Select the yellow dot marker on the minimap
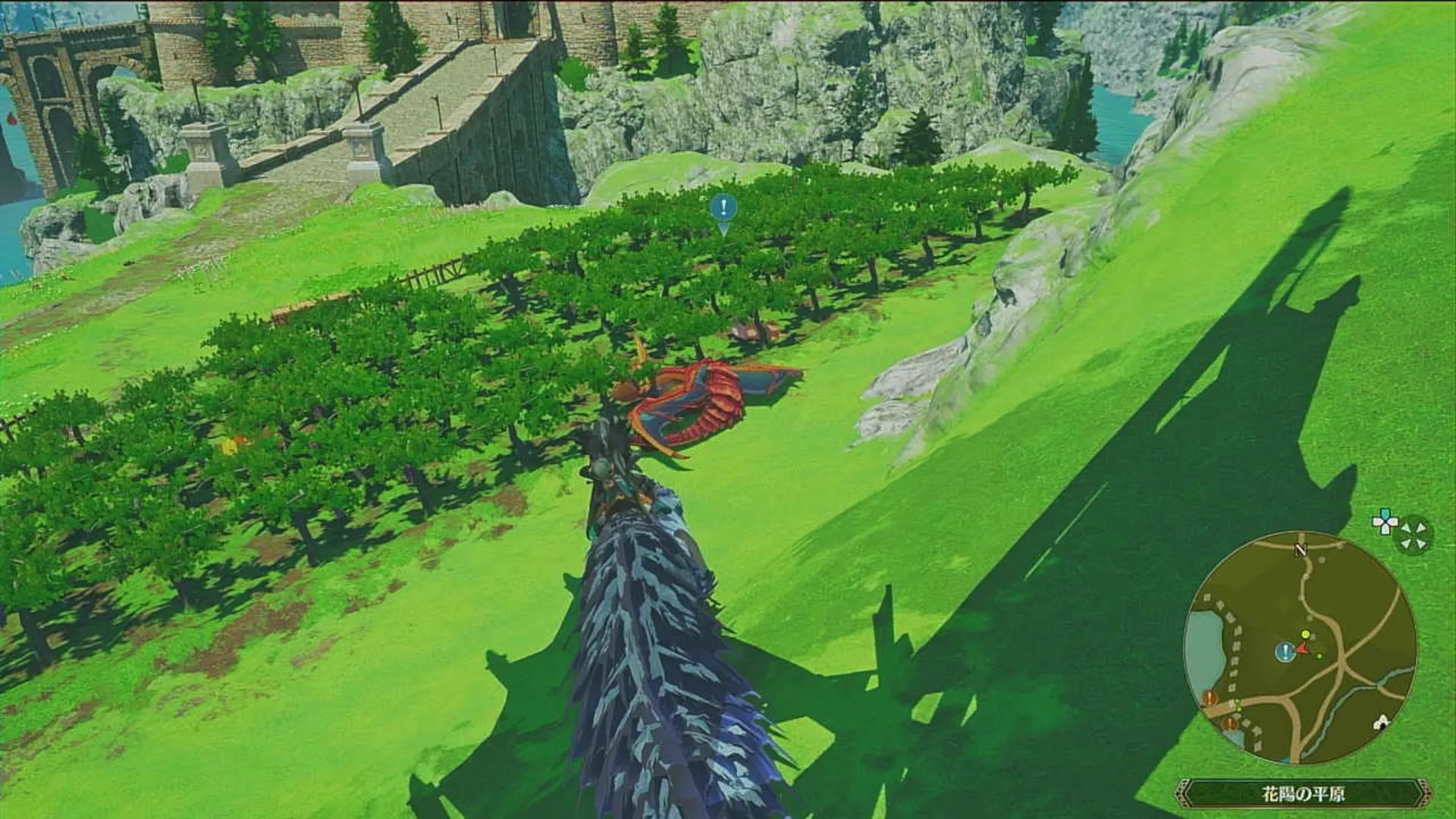1456x819 pixels. (1305, 634)
